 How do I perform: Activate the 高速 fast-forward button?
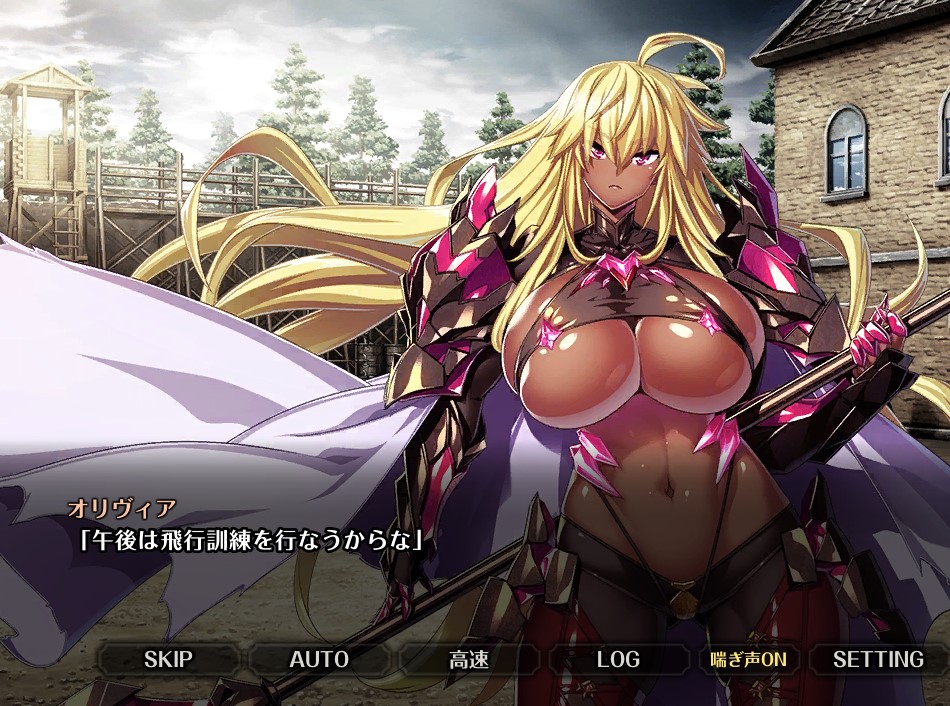(x=468, y=659)
